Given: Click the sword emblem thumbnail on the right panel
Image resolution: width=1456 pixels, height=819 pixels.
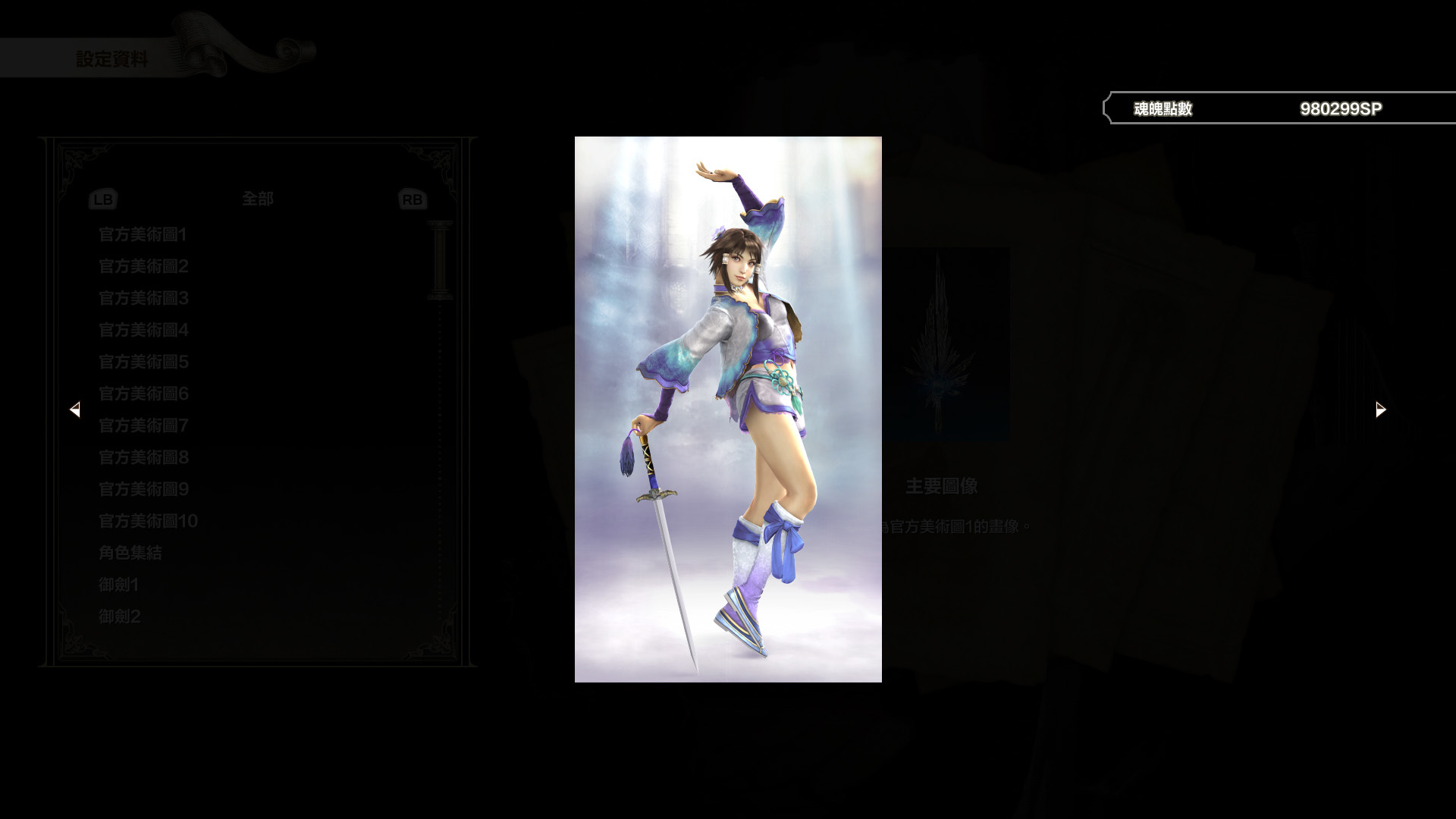Looking at the screenshot, I should pyautogui.click(x=947, y=345).
